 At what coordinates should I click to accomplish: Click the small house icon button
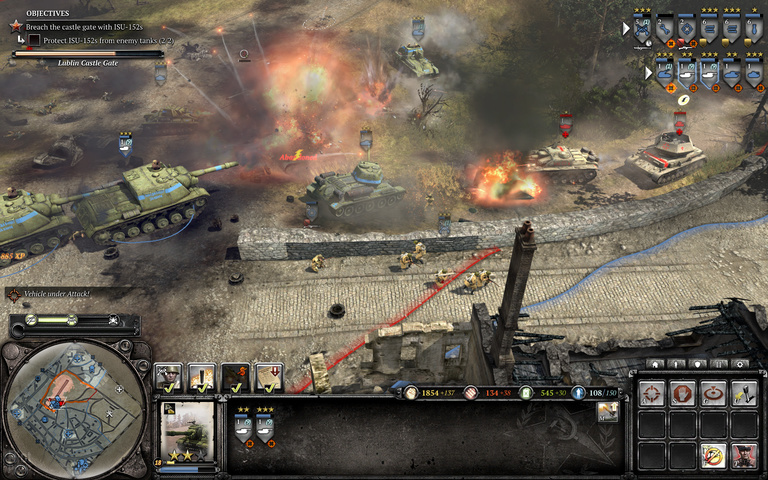point(655,364)
